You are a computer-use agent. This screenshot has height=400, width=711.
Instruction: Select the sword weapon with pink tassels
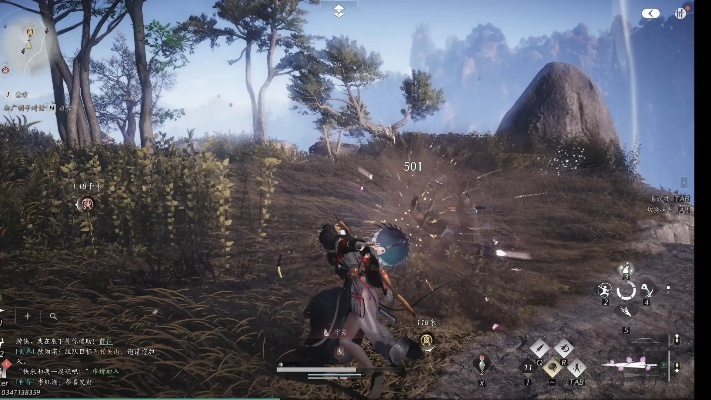point(631,365)
